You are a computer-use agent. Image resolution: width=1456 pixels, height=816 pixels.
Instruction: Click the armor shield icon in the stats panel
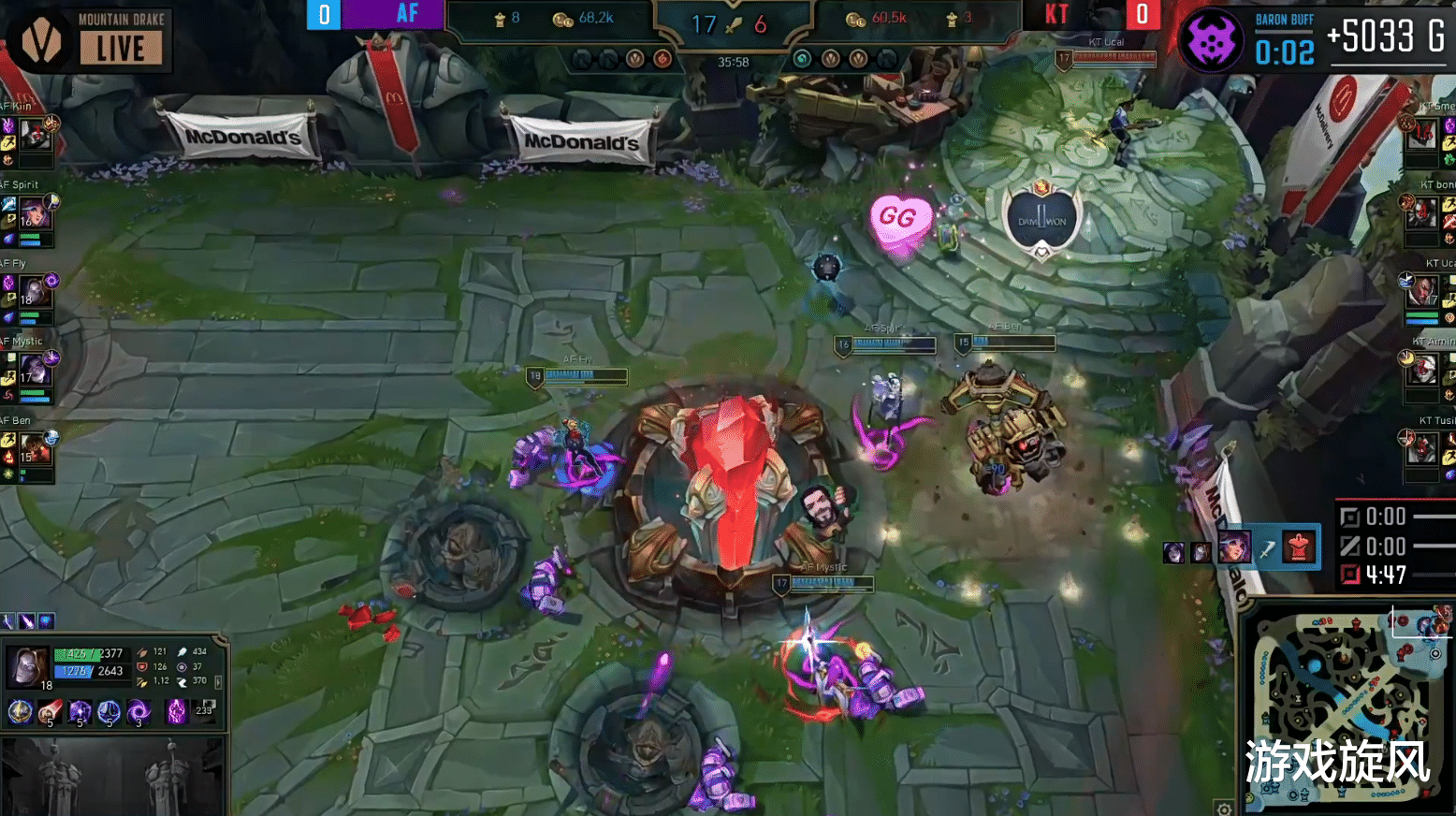(x=142, y=666)
